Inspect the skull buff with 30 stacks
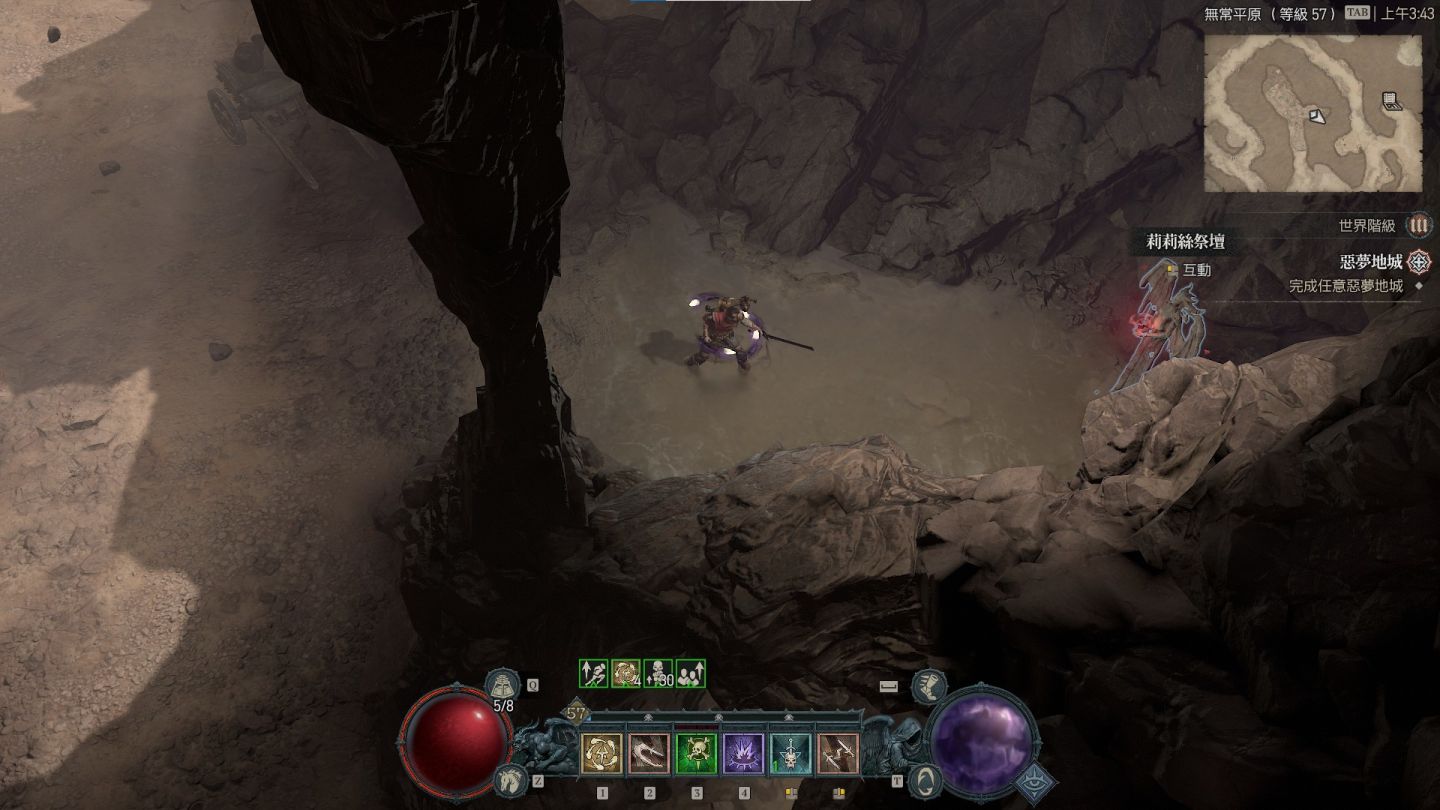 coord(658,673)
